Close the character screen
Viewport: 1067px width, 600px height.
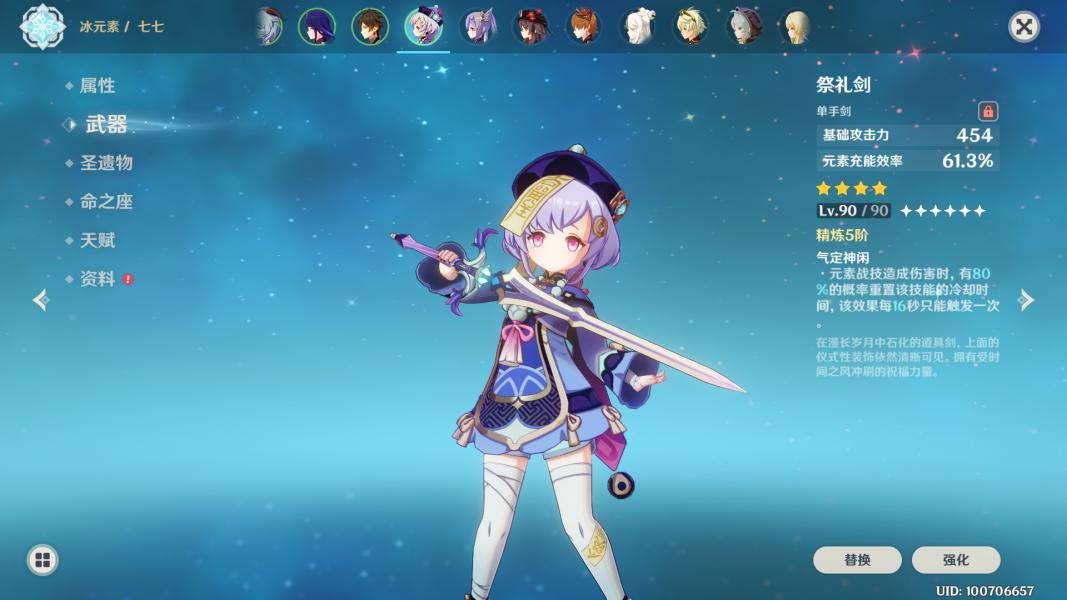pos(1023,27)
